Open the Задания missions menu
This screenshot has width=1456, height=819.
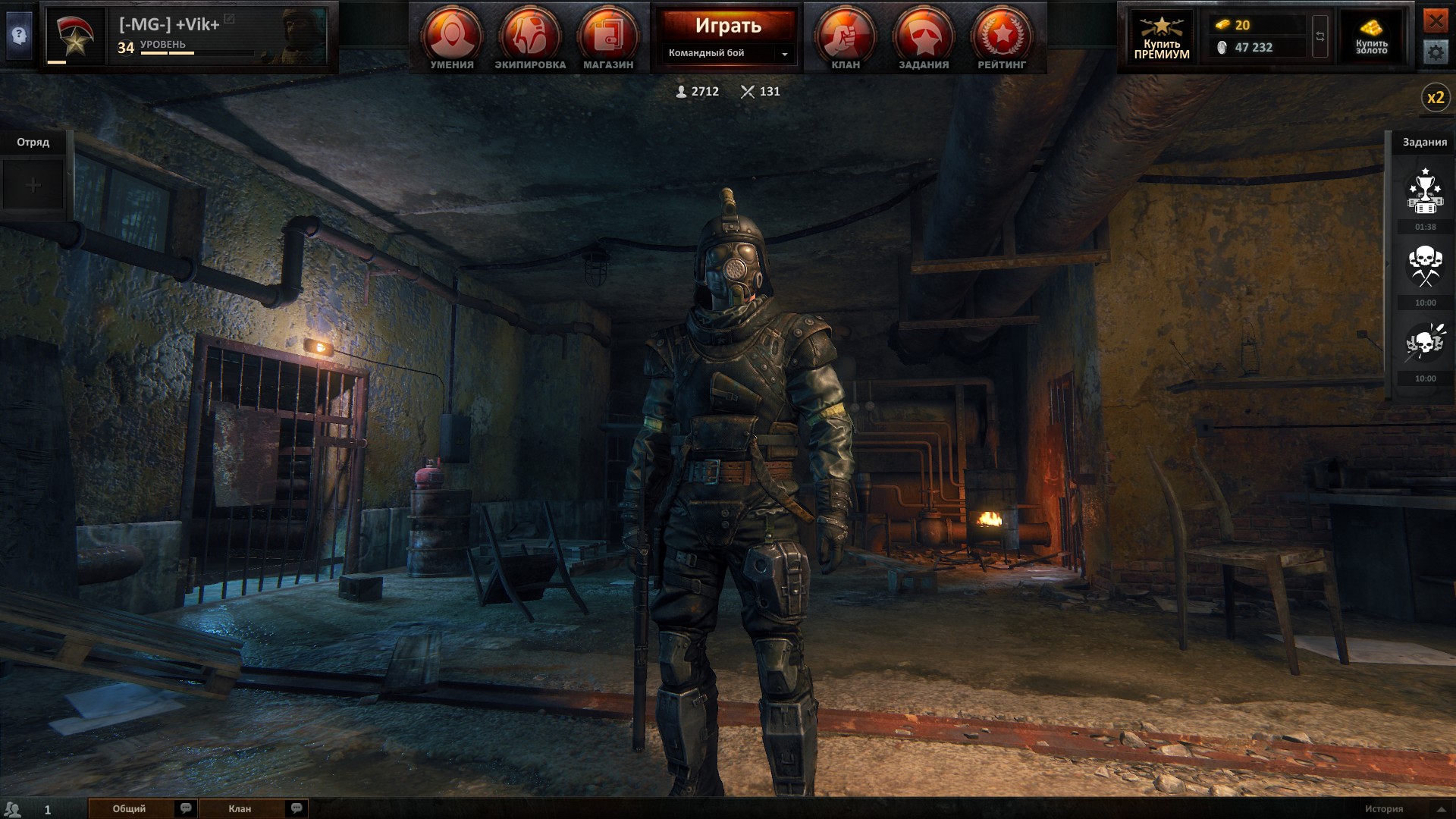924,38
